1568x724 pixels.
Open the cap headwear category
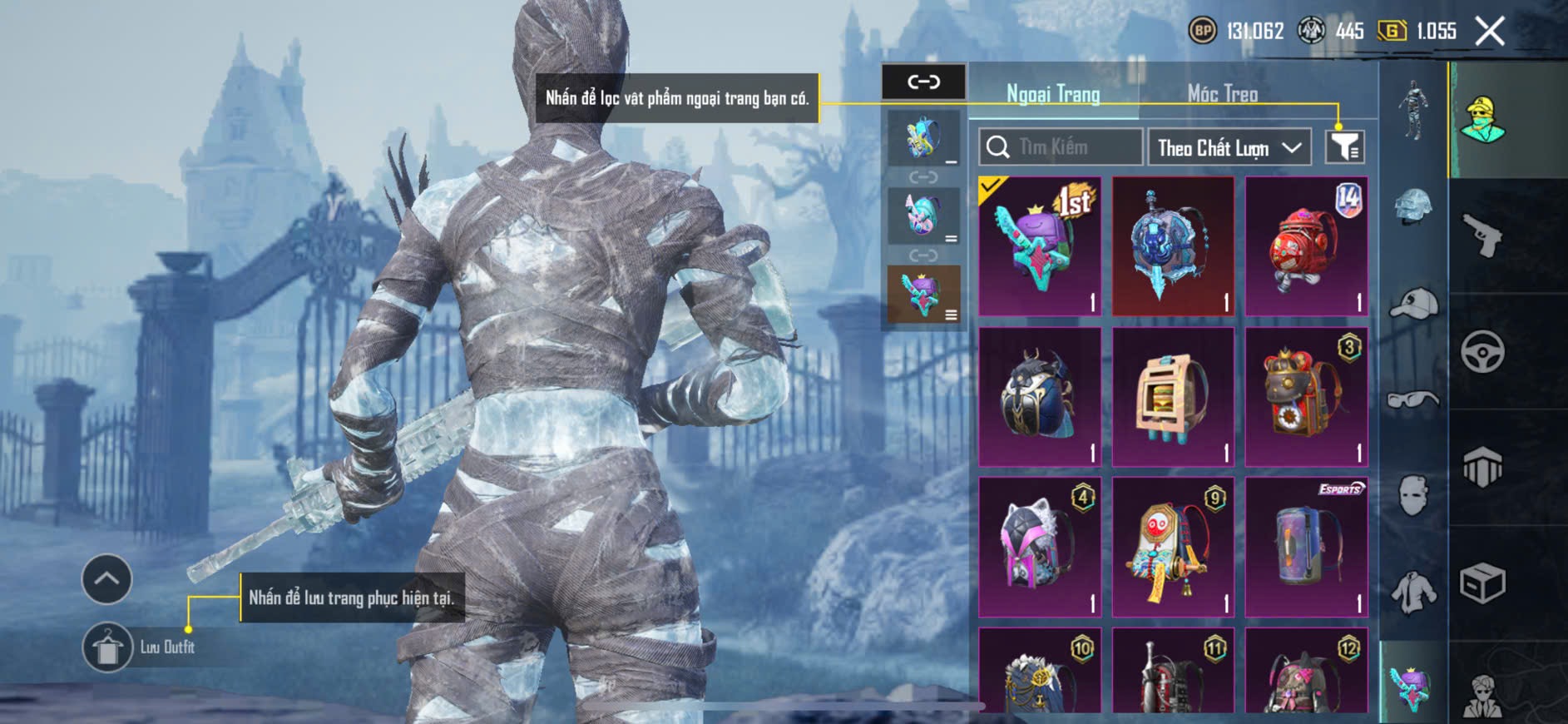(1413, 305)
